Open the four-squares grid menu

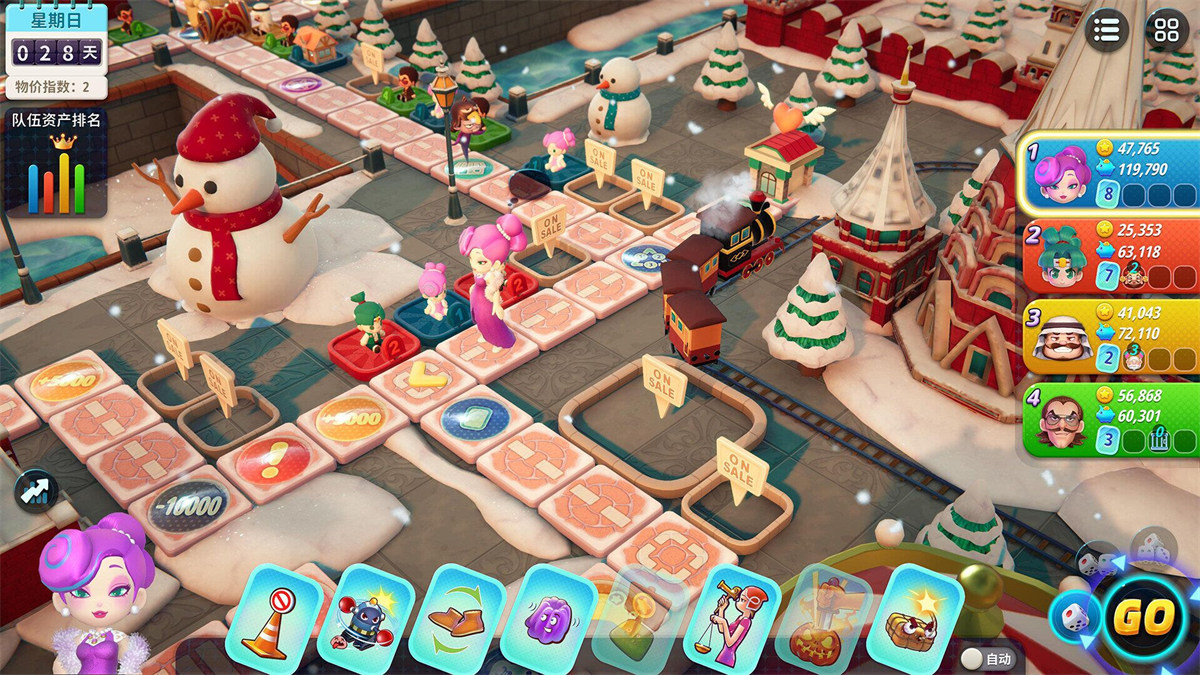tap(1166, 30)
